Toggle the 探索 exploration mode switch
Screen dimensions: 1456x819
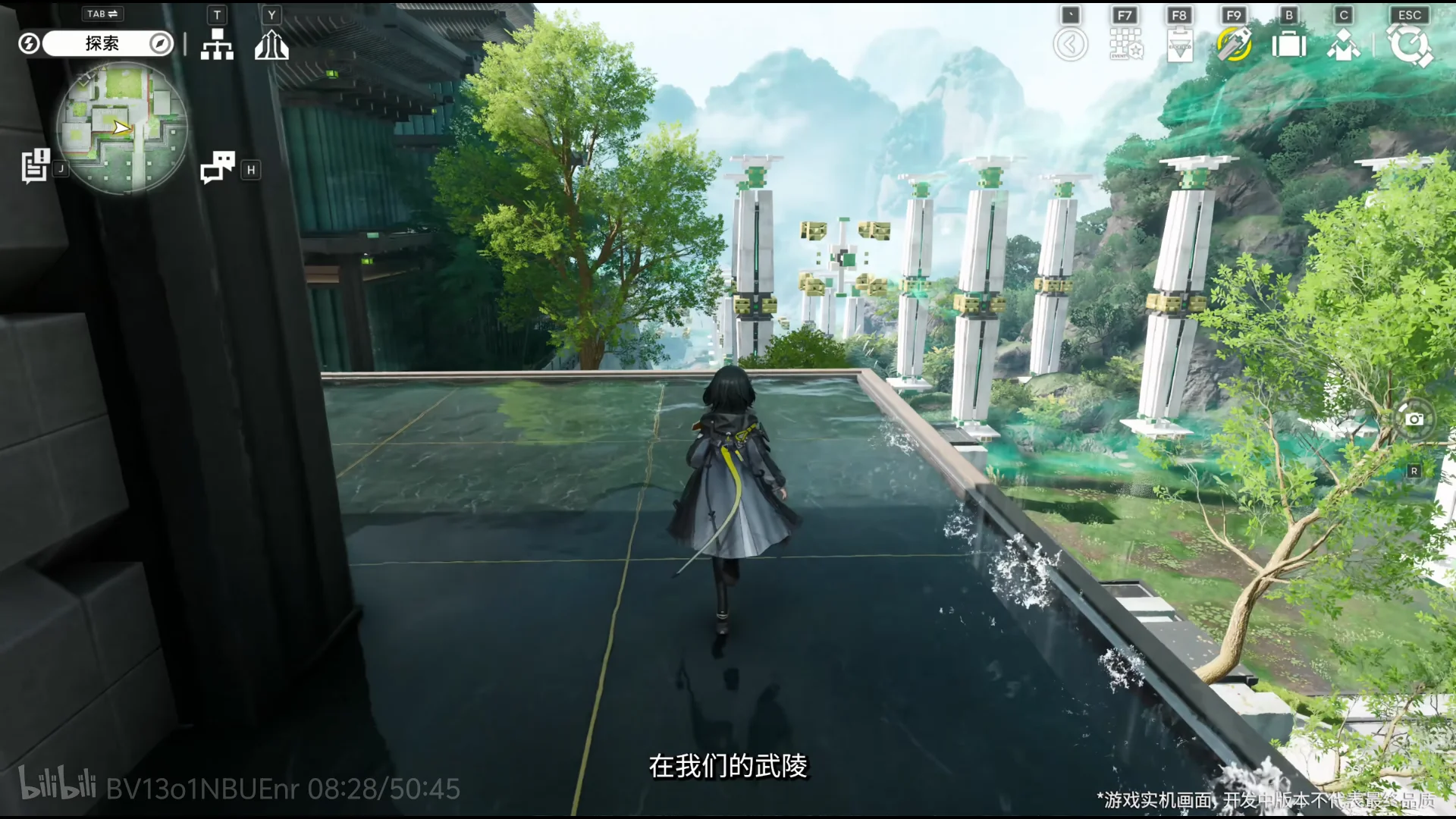pyautogui.click(x=102, y=44)
